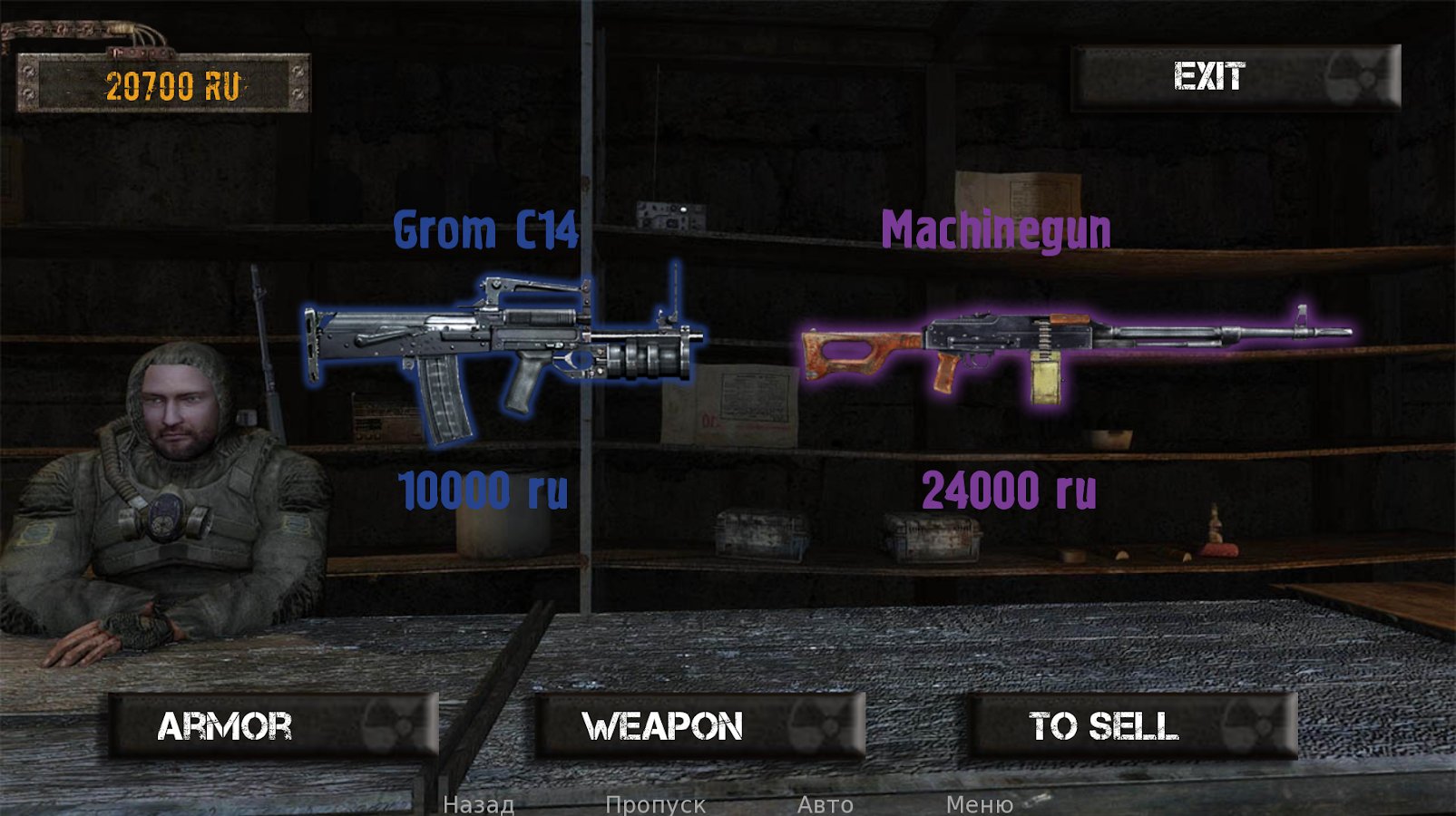The height and width of the screenshot is (816, 1456).
Task: Open the Меню game menu
Action: pos(979,804)
